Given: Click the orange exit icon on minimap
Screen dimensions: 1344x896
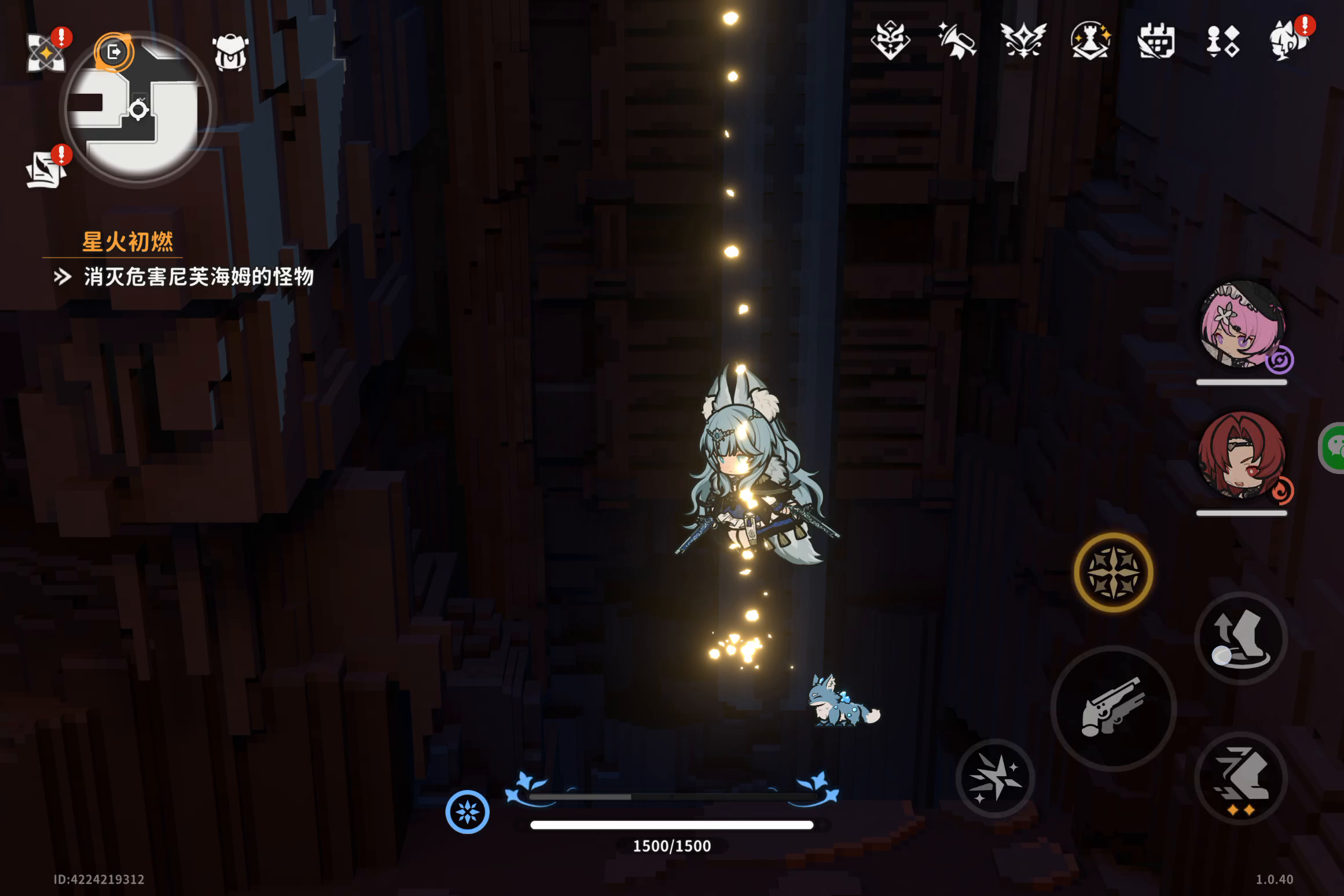Looking at the screenshot, I should click(x=114, y=52).
